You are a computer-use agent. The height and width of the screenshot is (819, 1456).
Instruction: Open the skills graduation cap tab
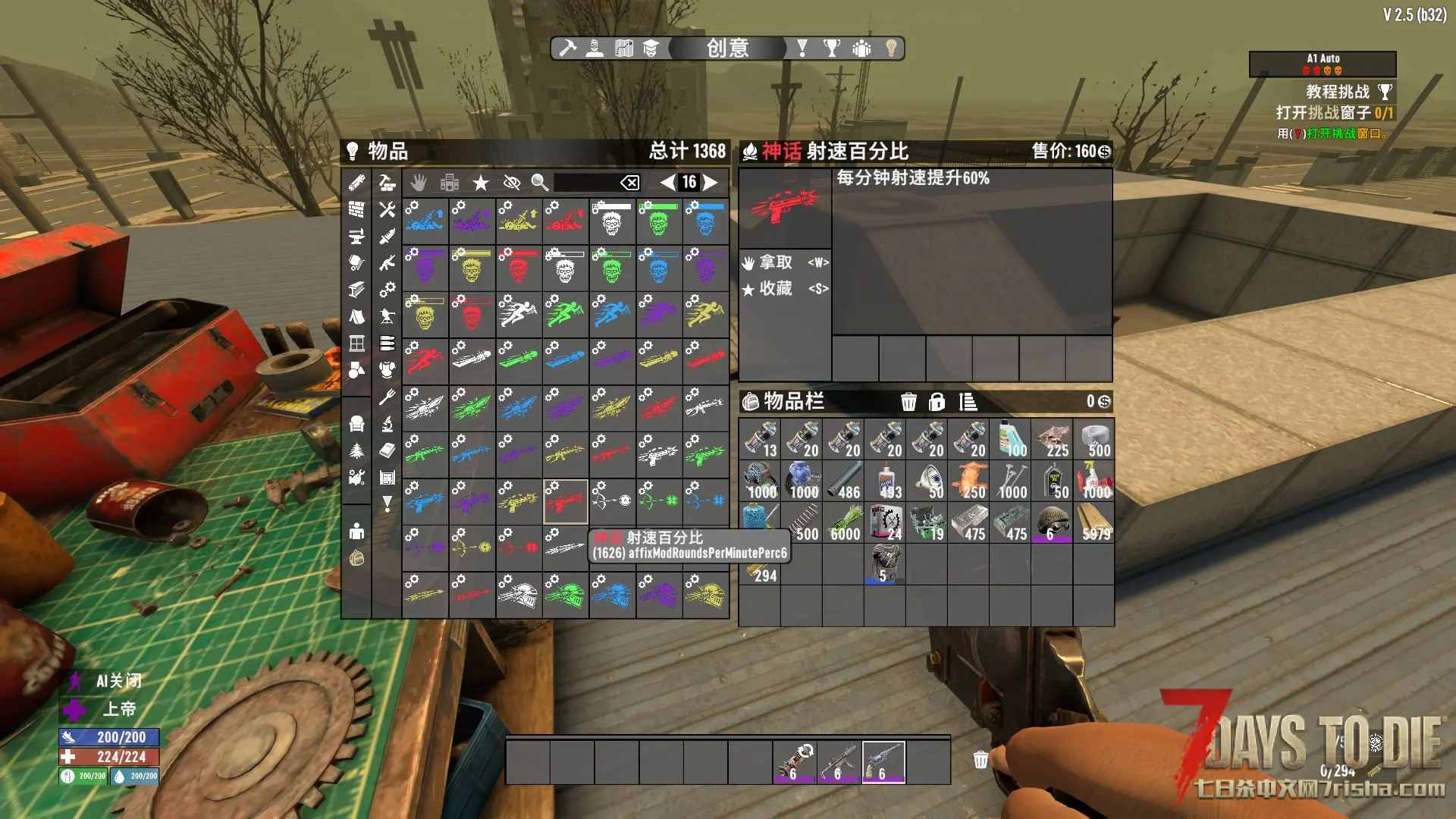(651, 49)
